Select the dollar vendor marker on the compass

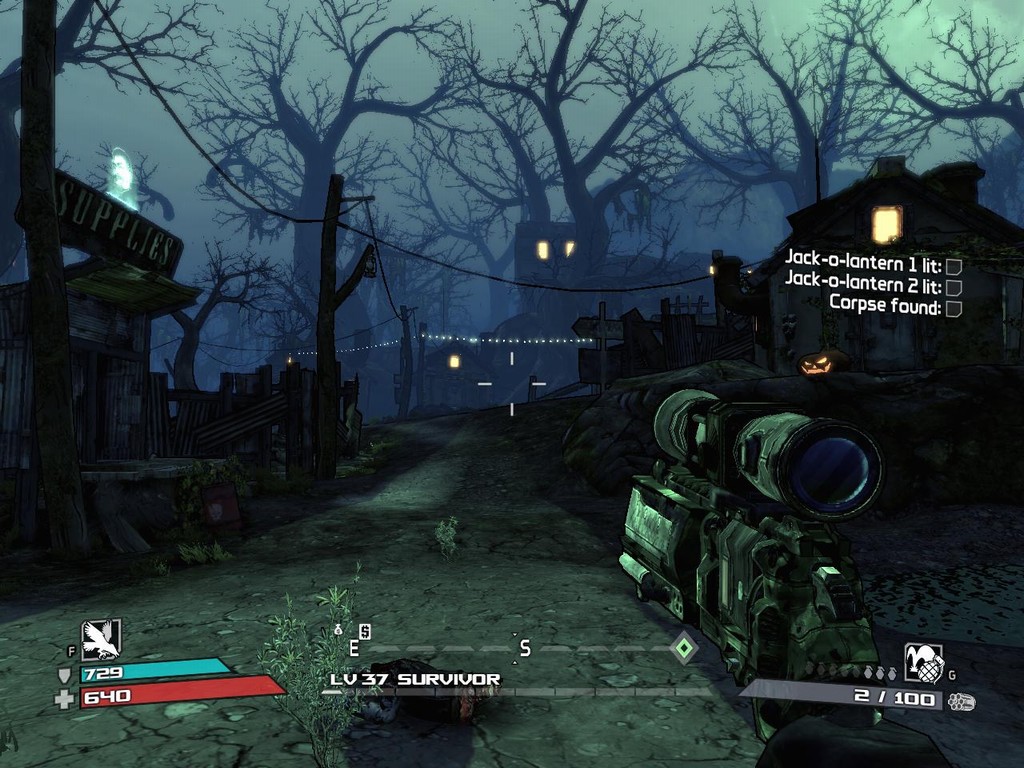click(x=365, y=631)
